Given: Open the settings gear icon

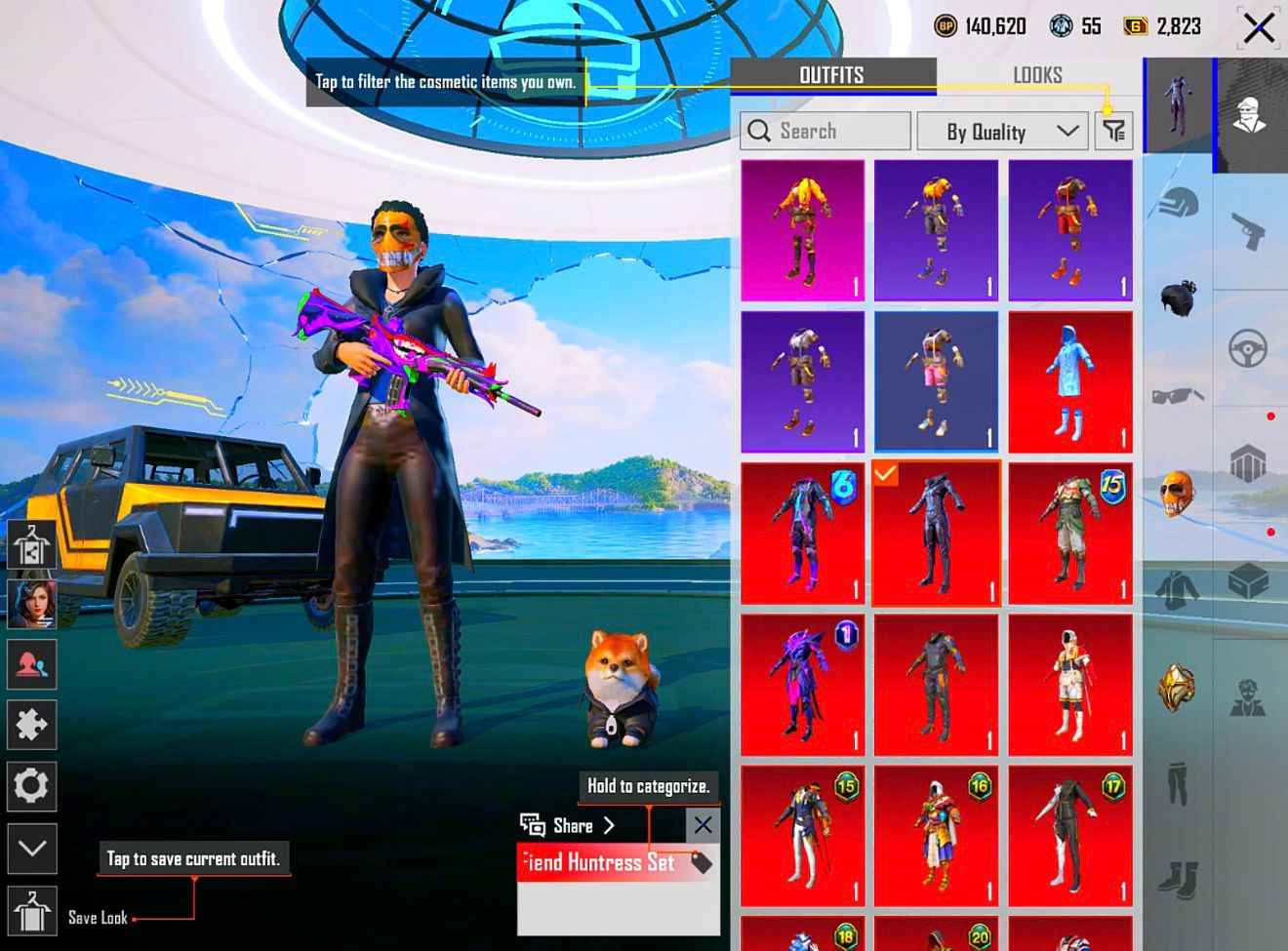Looking at the screenshot, I should pyautogui.click(x=32, y=786).
